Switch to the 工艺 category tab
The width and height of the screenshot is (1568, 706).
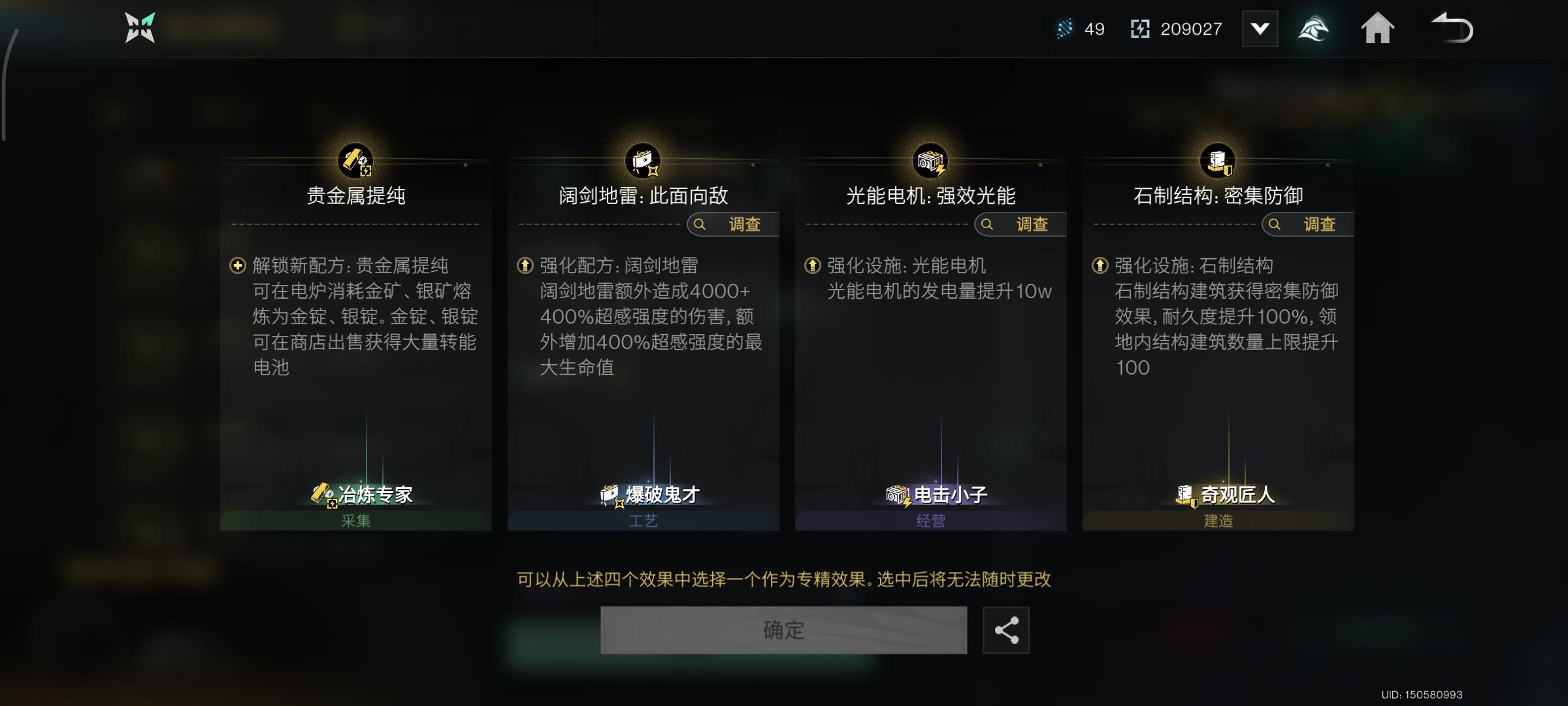643,521
